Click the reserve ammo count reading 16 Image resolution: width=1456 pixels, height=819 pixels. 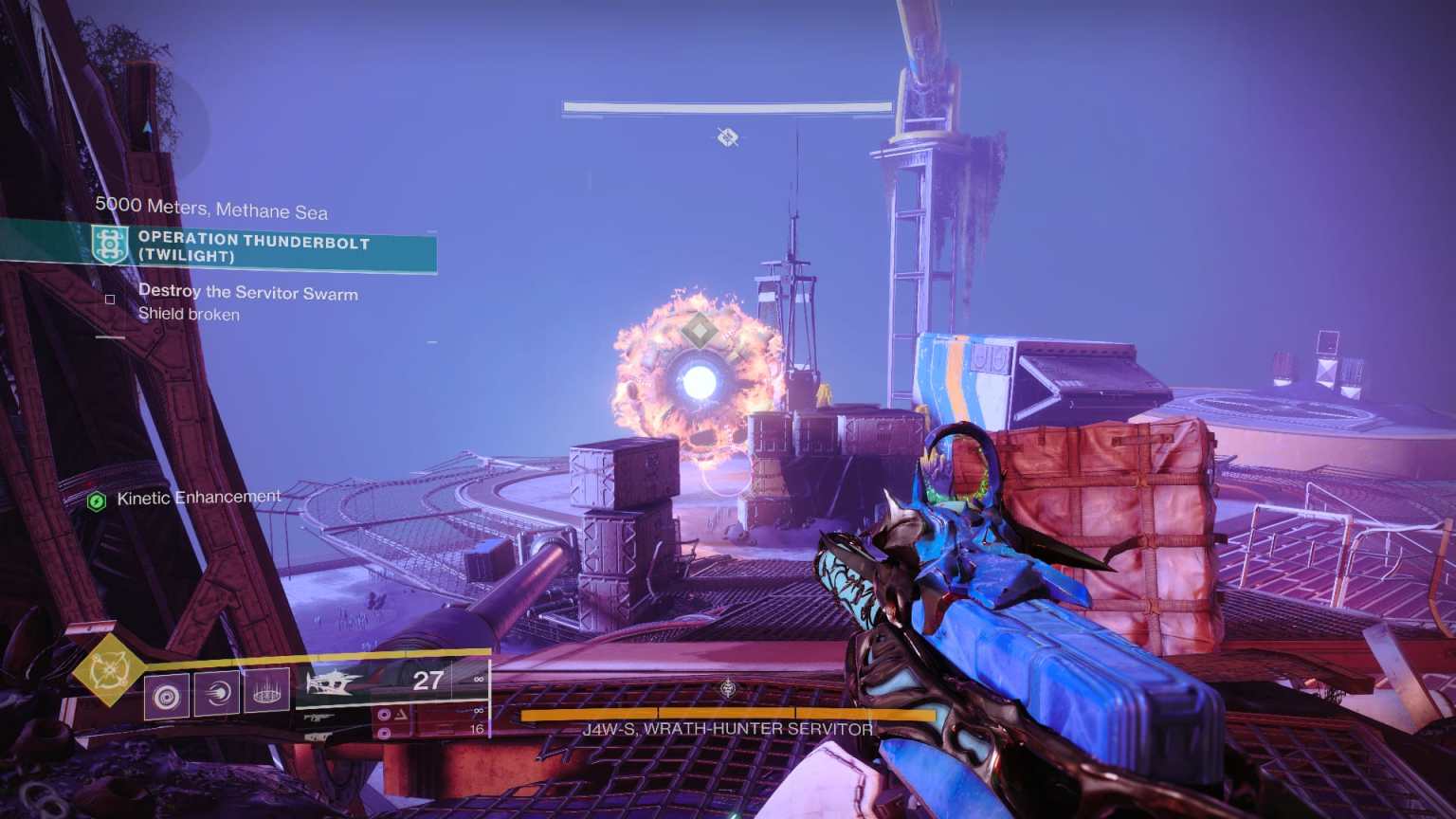pos(476,727)
